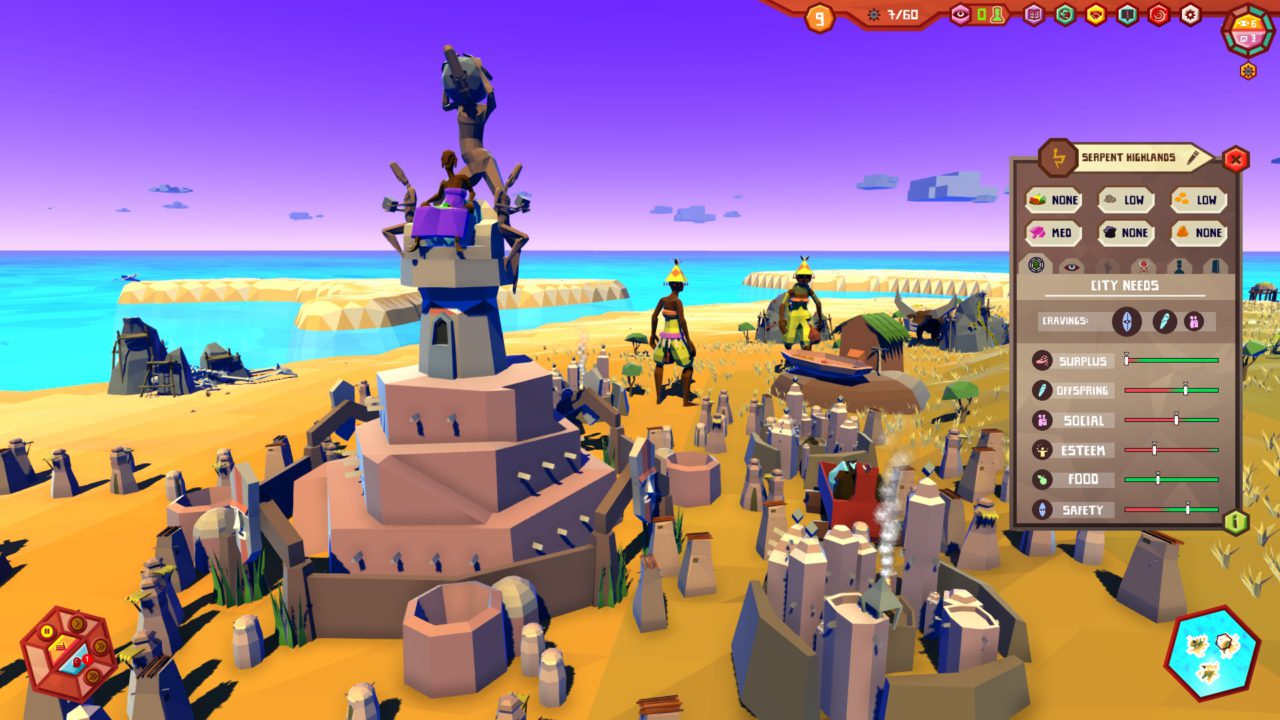Set game speed to single arrow normal
Viewport: 1280px width, 720px height.
(77, 623)
